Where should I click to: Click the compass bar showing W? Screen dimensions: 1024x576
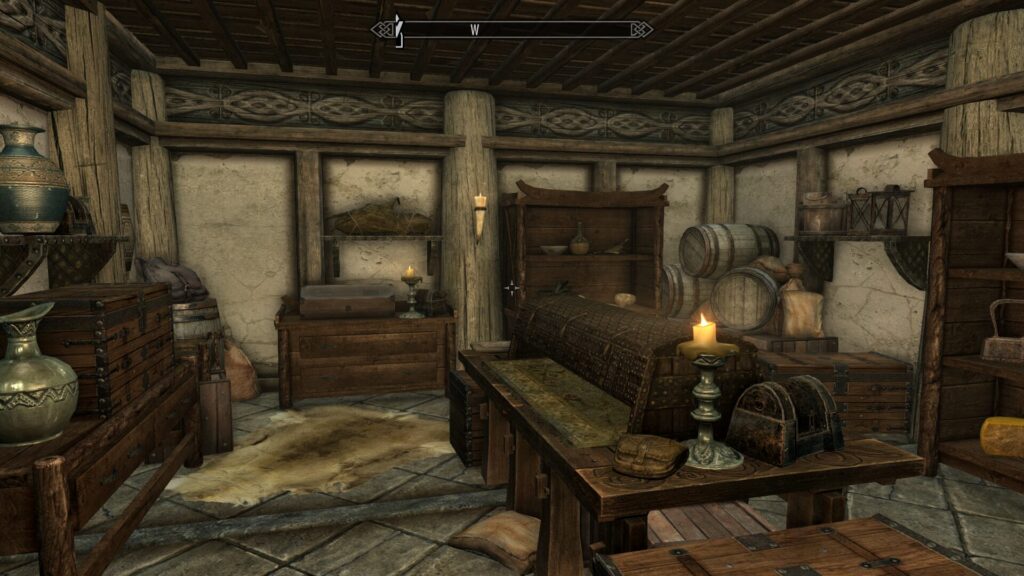pyautogui.click(x=512, y=29)
